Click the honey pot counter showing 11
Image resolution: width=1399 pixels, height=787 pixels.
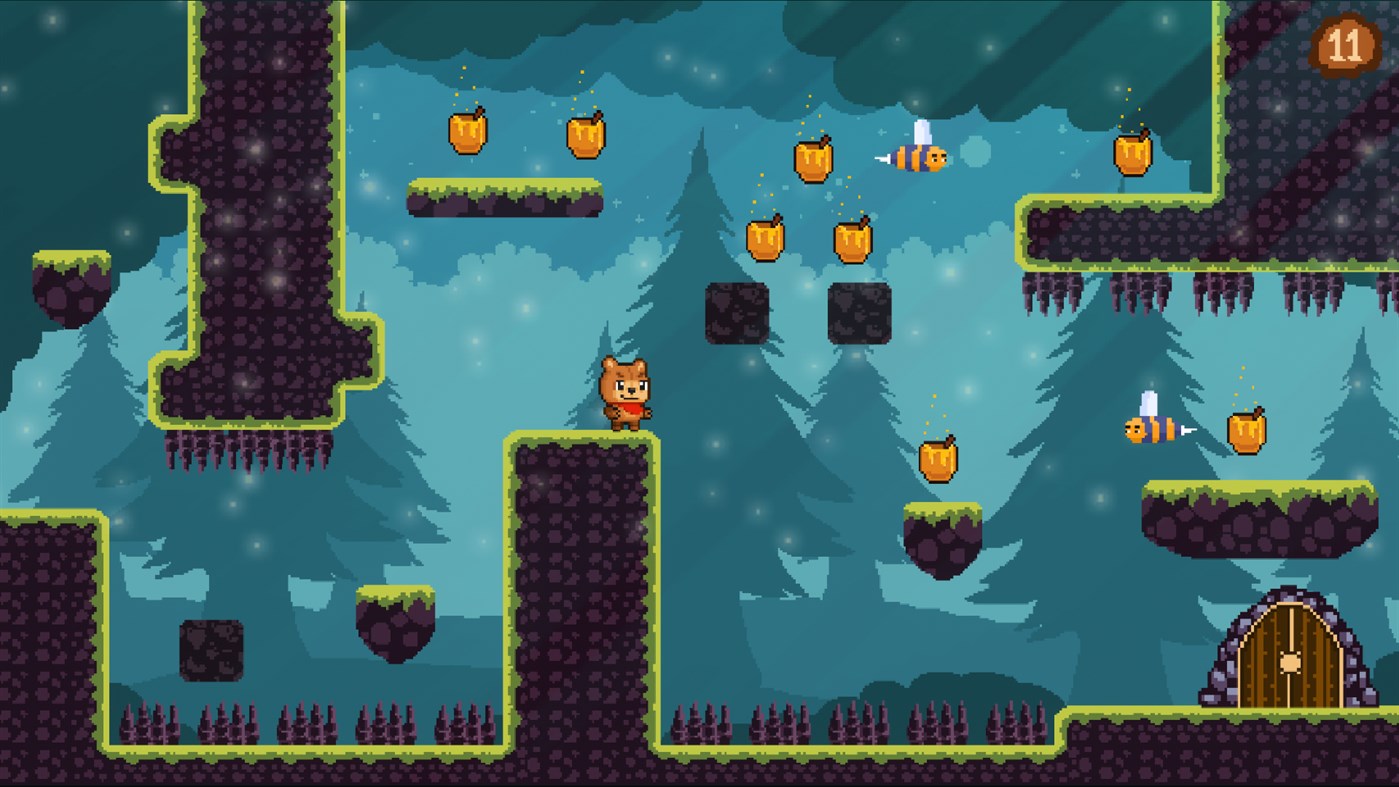pyautogui.click(x=1346, y=44)
